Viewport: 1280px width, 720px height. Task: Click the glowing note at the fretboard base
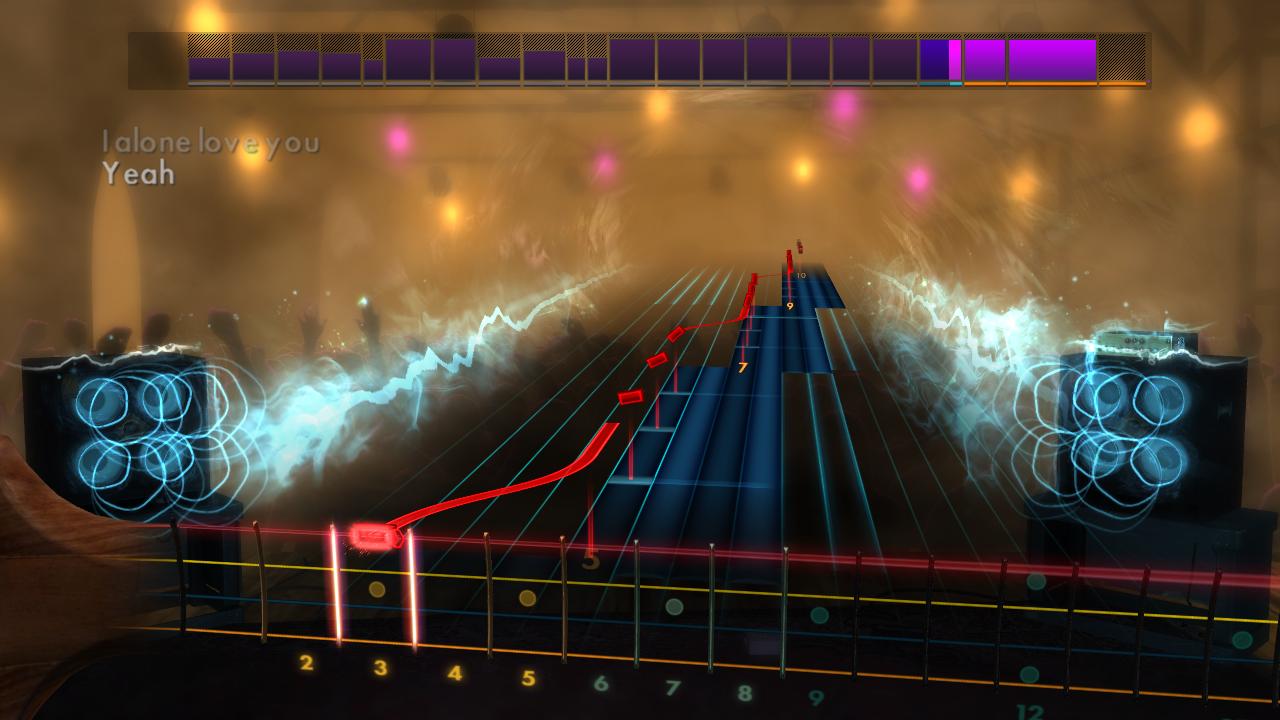pyautogui.click(x=371, y=533)
